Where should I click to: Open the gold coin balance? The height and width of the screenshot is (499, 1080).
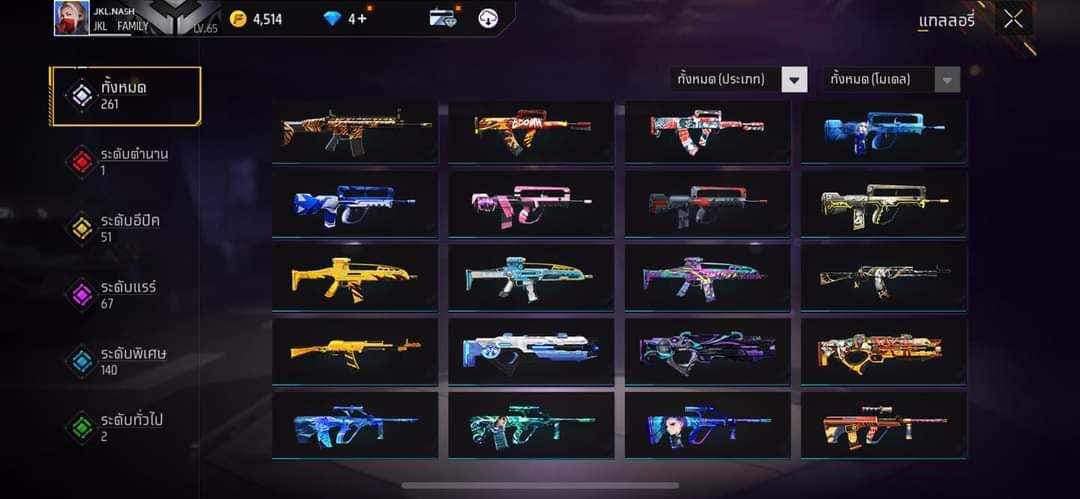pyautogui.click(x=256, y=18)
